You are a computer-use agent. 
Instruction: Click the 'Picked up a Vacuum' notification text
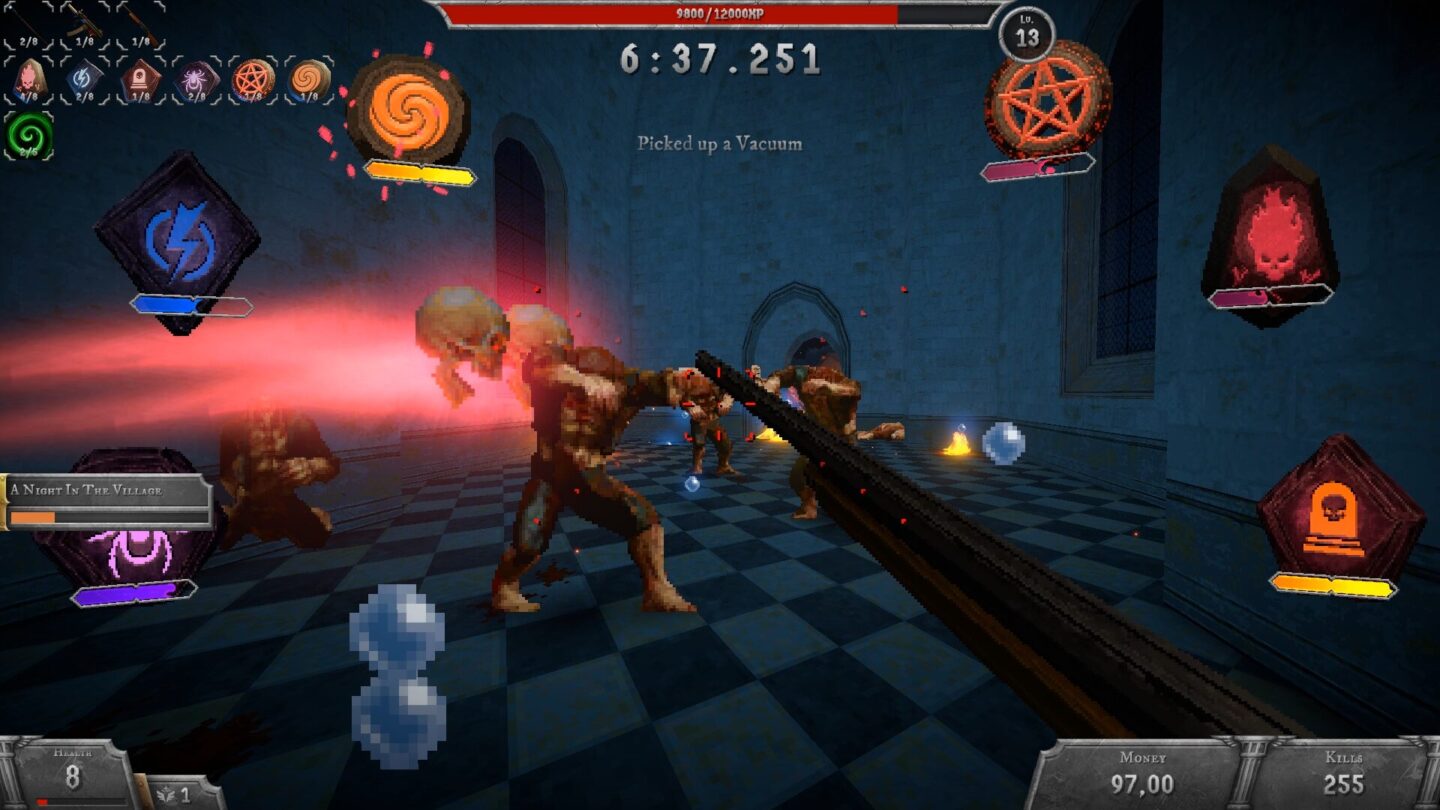[718, 145]
